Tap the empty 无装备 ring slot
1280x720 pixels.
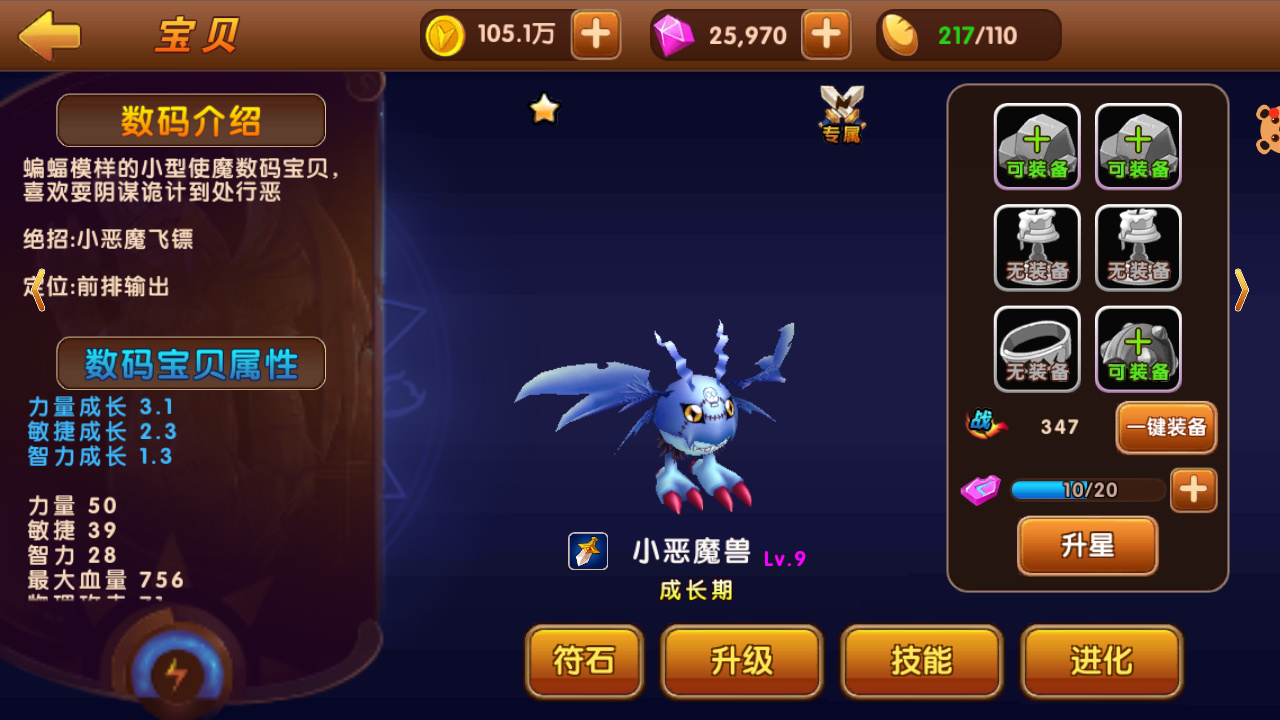1037,348
